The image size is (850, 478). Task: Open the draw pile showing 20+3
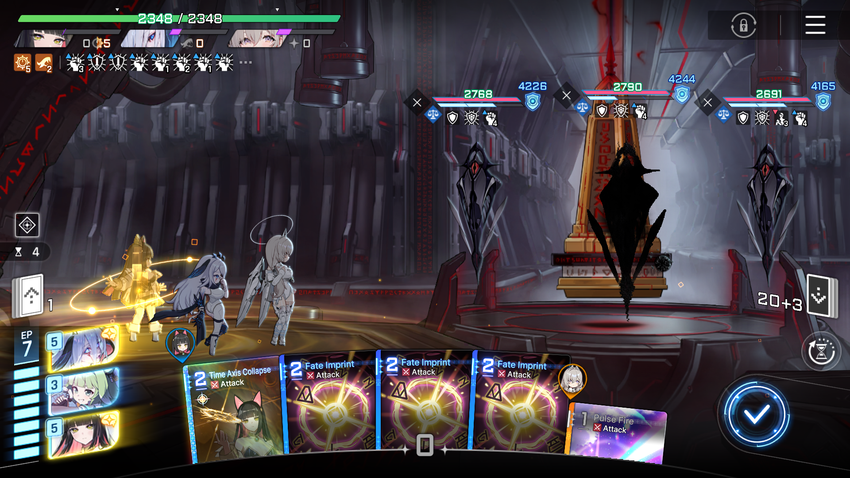[821, 297]
